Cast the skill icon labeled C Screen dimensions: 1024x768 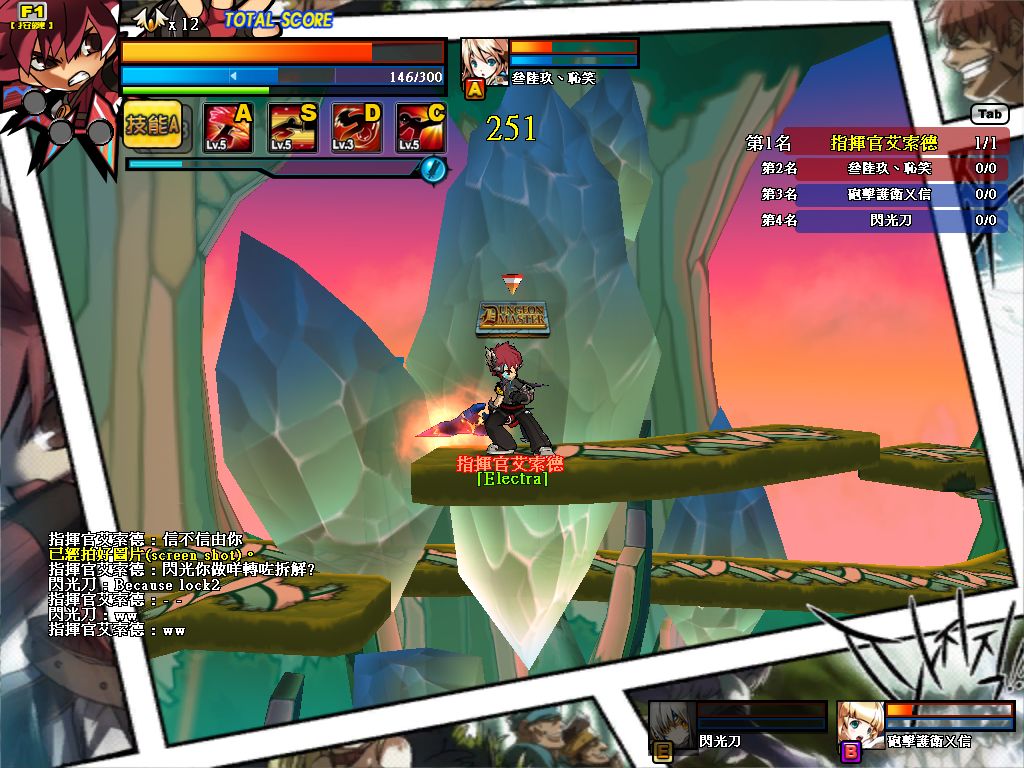tap(420, 128)
